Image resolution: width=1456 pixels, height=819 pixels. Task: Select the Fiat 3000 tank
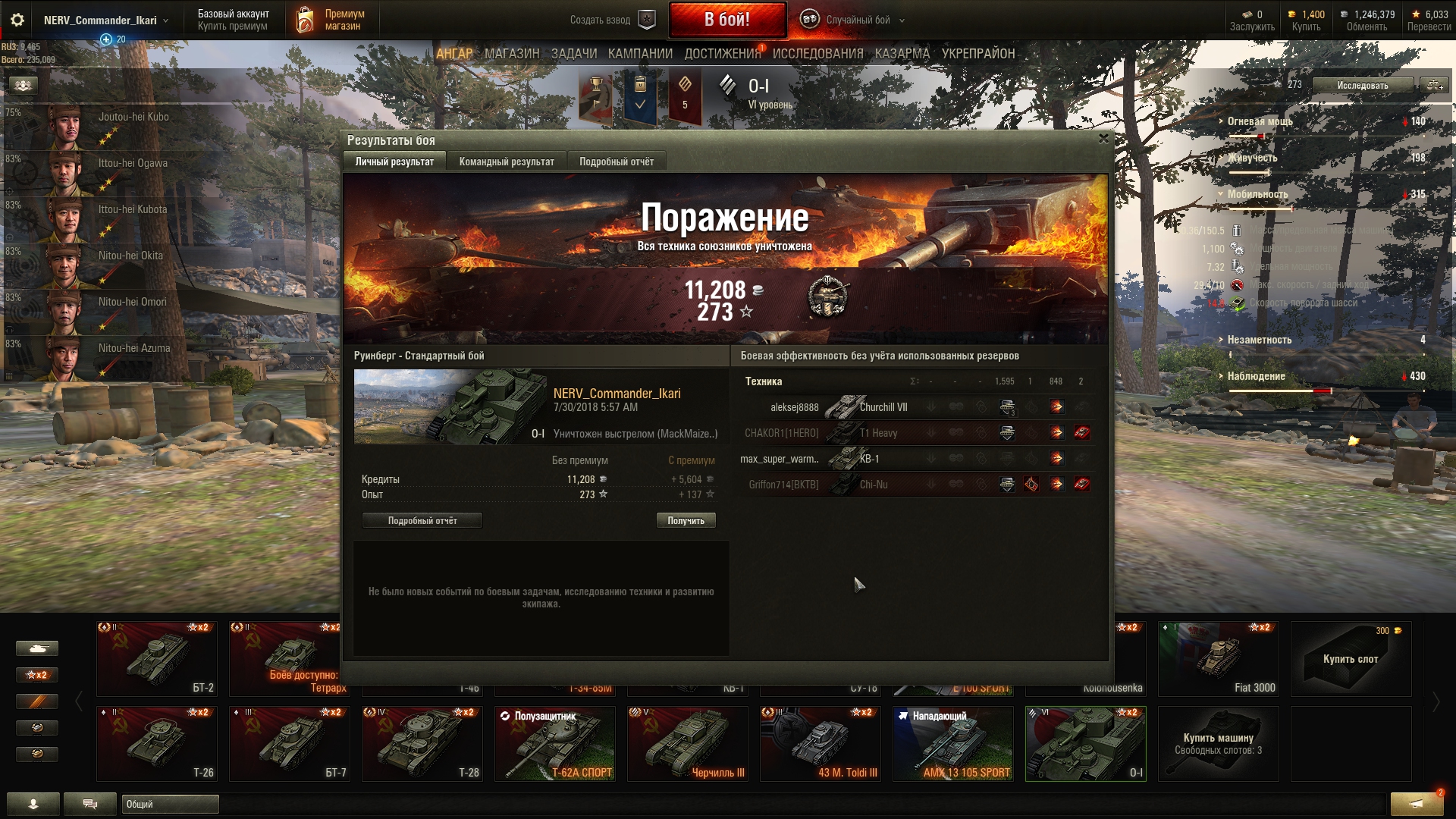[x=1218, y=659]
